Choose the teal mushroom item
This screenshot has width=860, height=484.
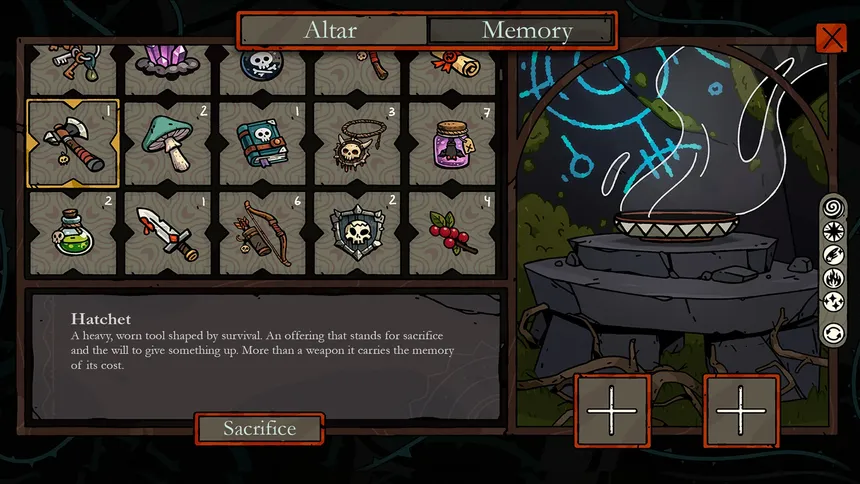click(167, 144)
